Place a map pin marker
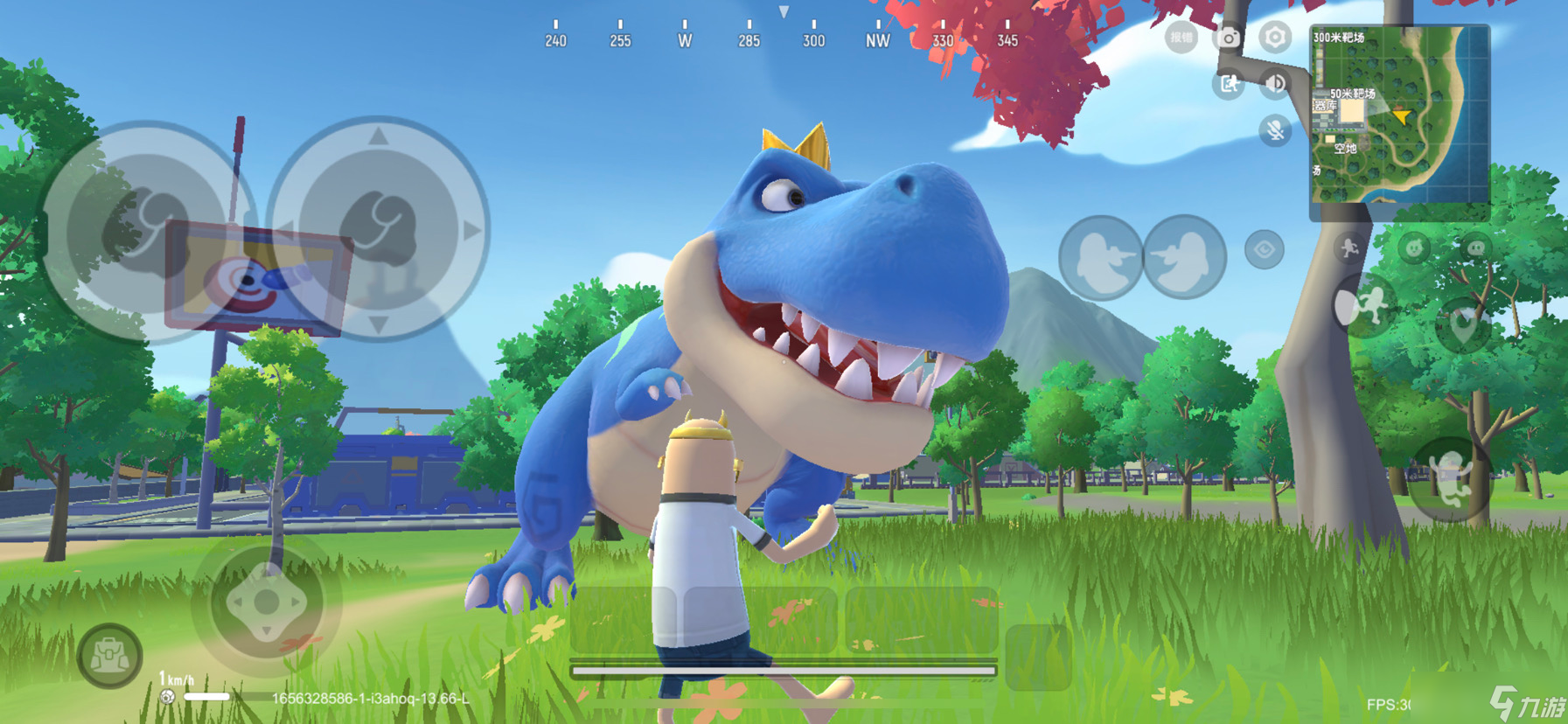The width and height of the screenshot is (1568, 724). 1463,324
